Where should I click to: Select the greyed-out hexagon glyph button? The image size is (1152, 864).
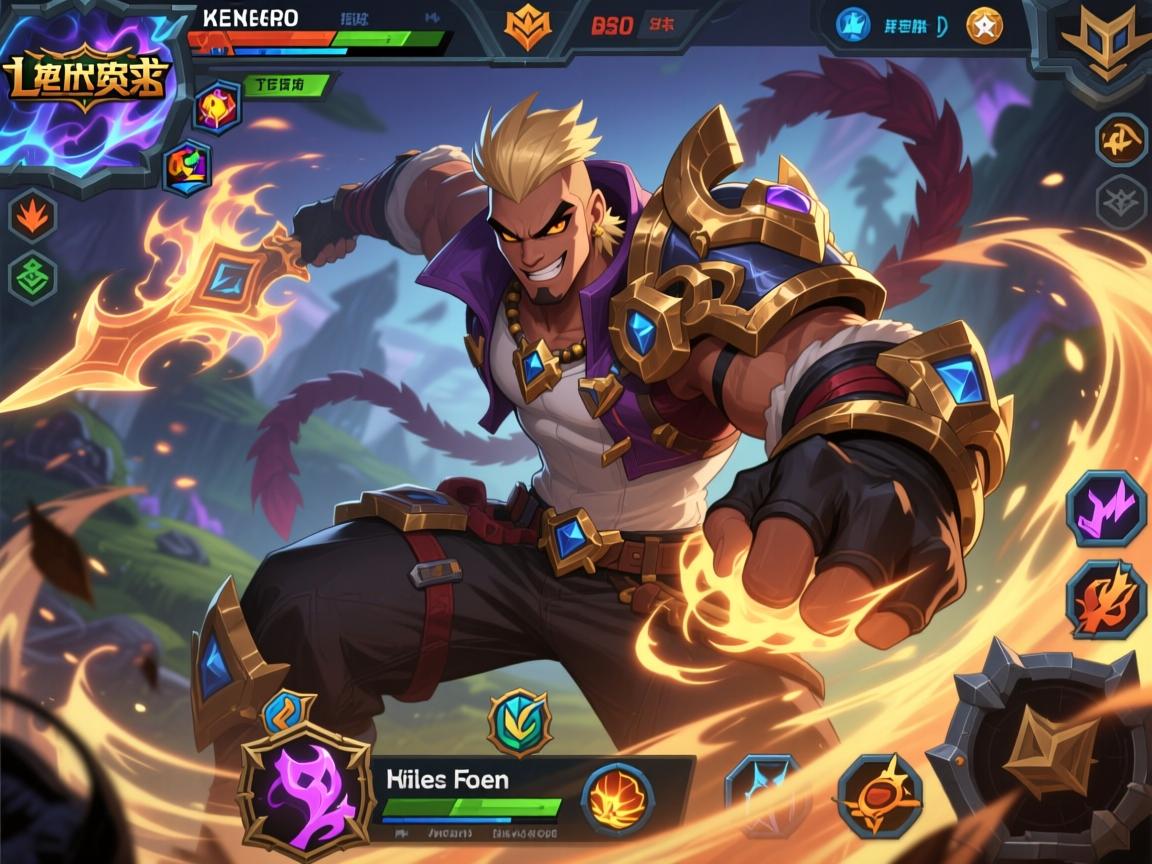pyautogui.click(x=1121, y=201)
